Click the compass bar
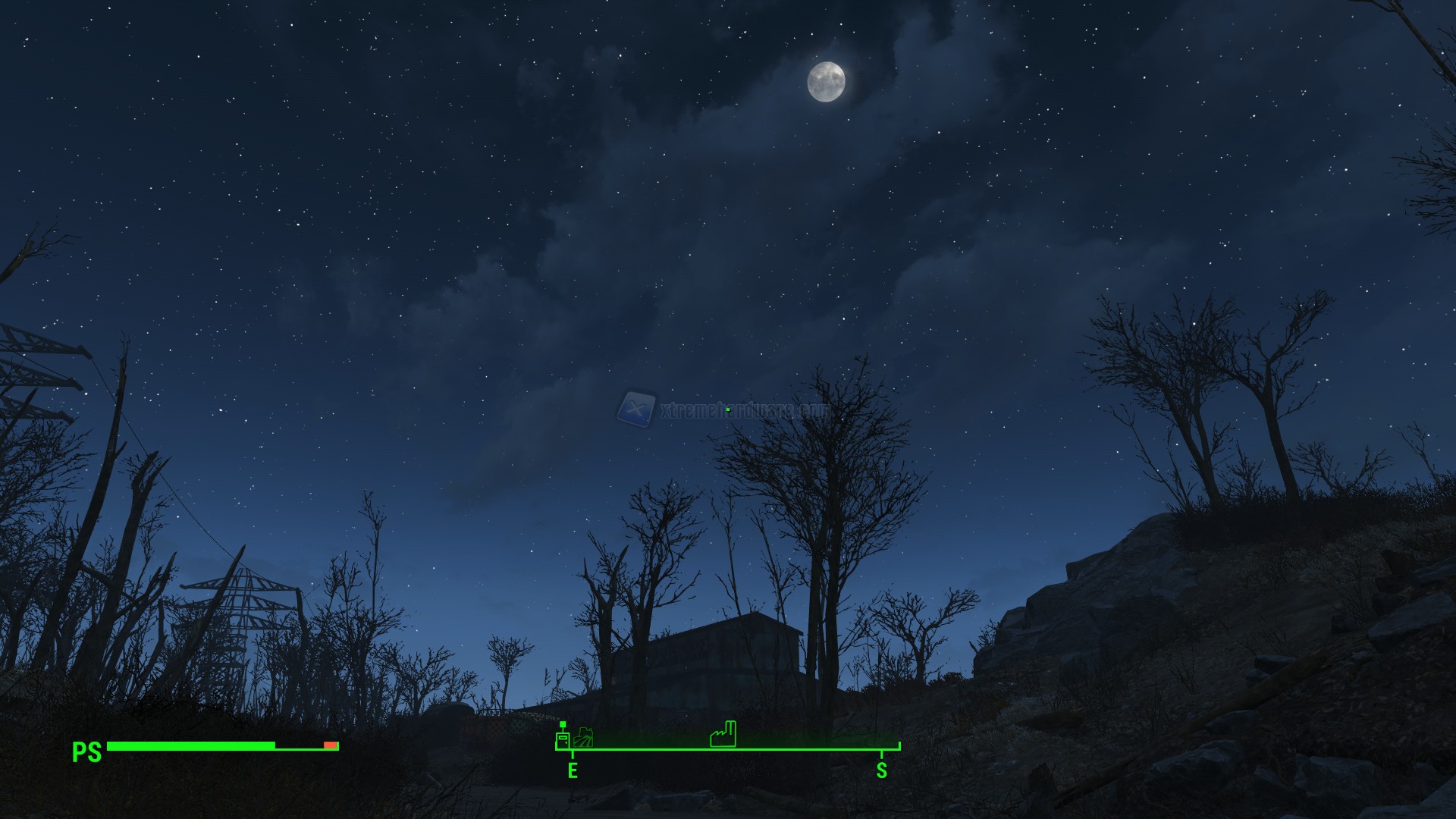This screenshot has height=819, width=1456. (x=728, y=749)
